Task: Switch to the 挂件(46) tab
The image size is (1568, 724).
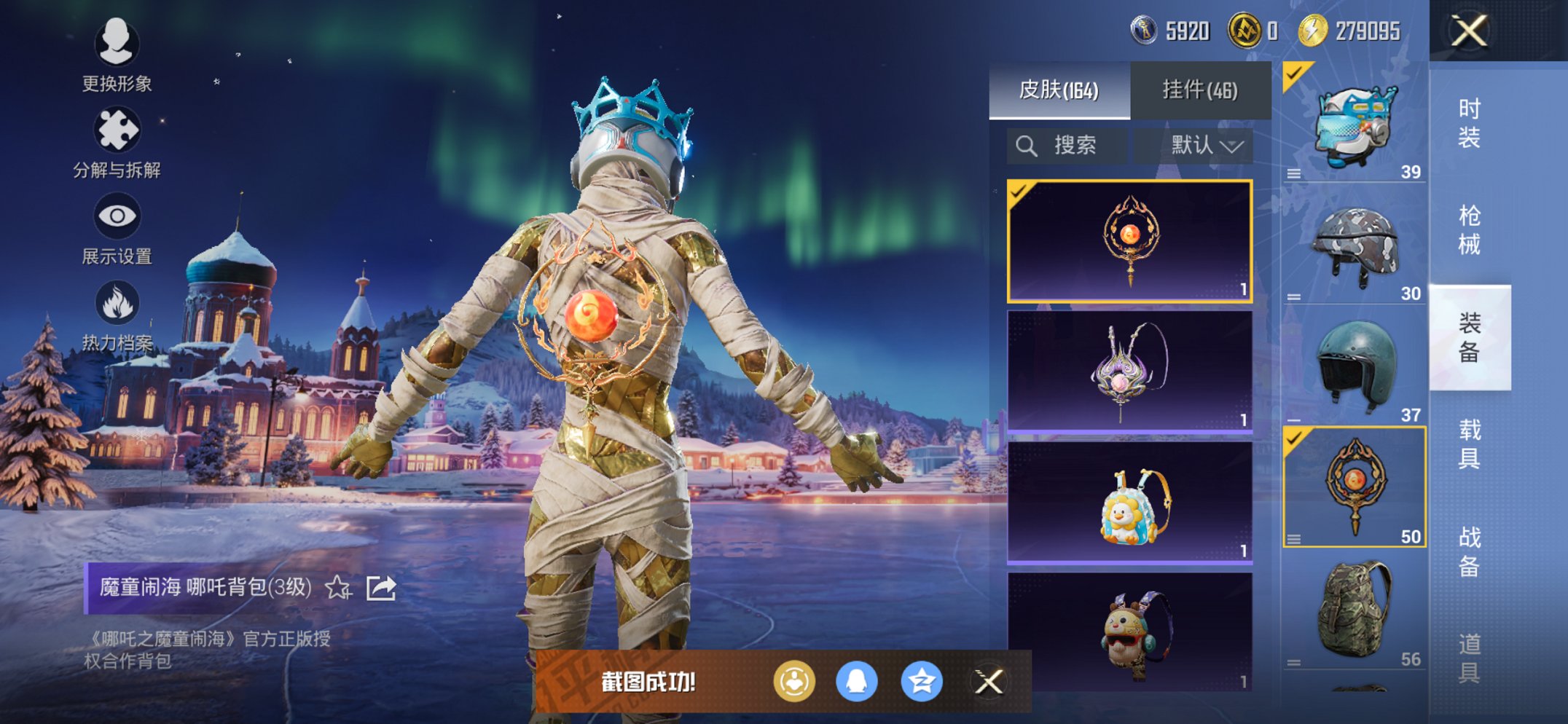Action: [x=1200, y=90]
